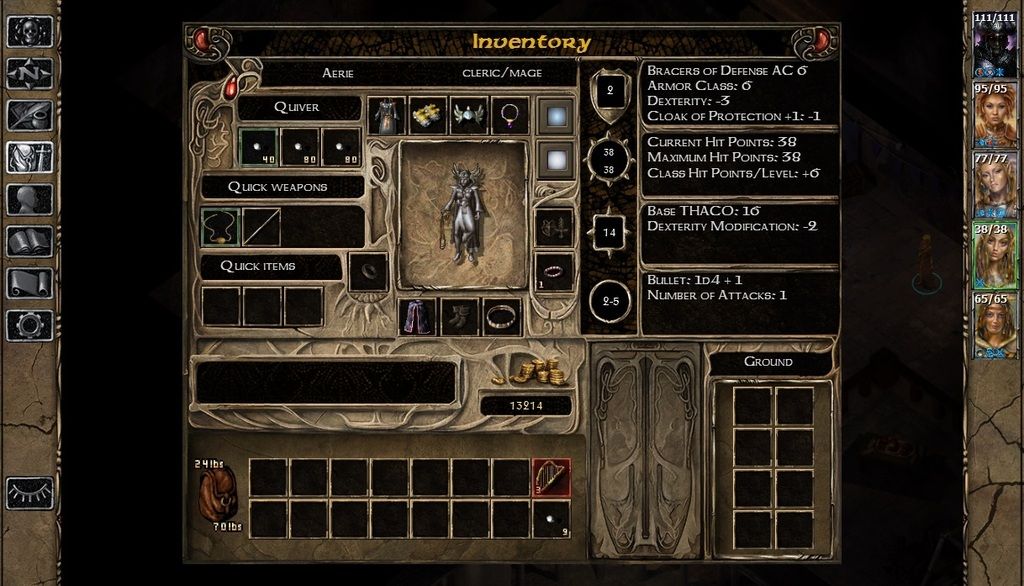Select the winged helmet slot
Image resolution: width=1024 pixels, height=586 pixels.
click(468, 116)
